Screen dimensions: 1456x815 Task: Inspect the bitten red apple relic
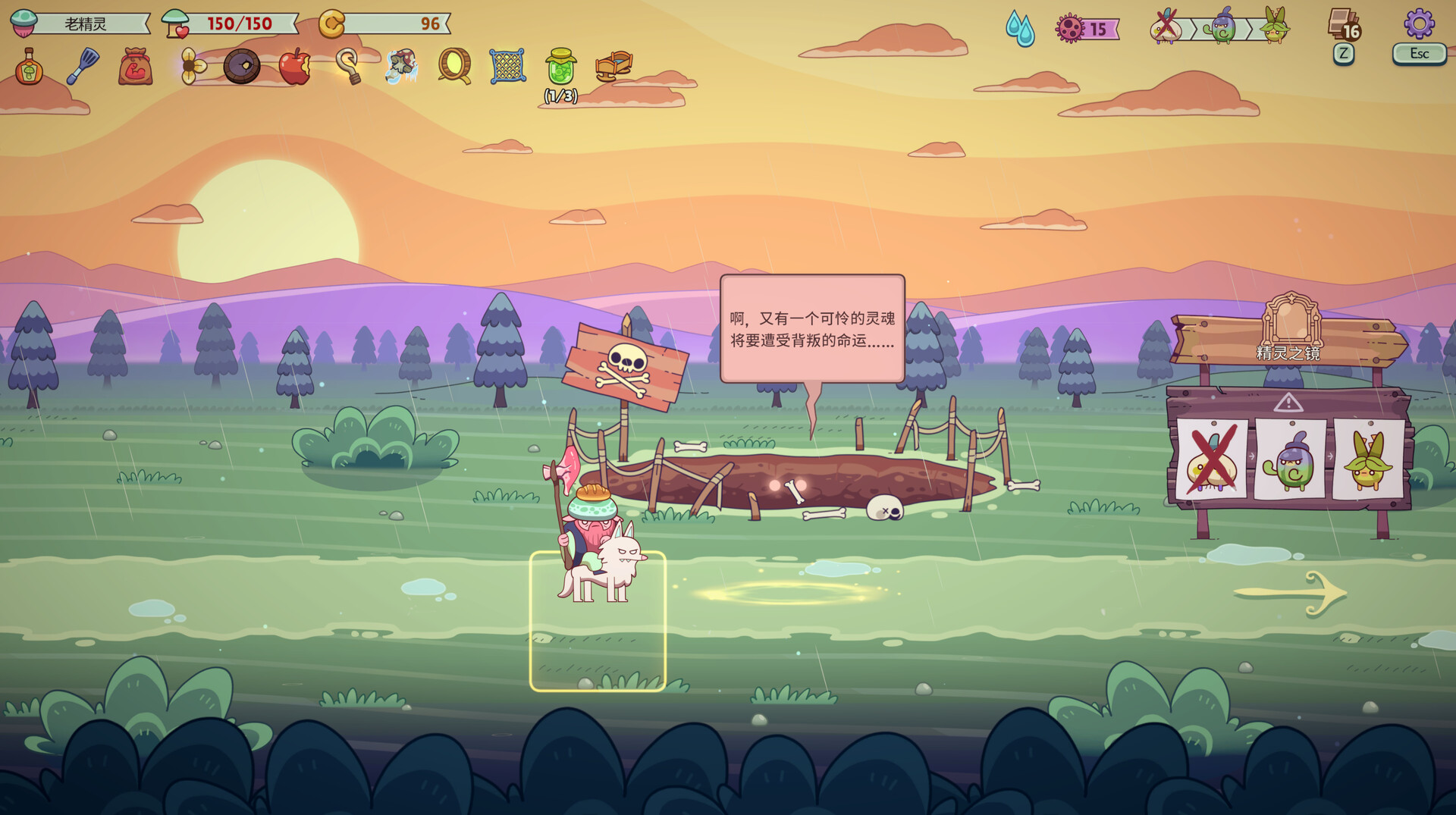pyautogui.click(x=294, y=67)
